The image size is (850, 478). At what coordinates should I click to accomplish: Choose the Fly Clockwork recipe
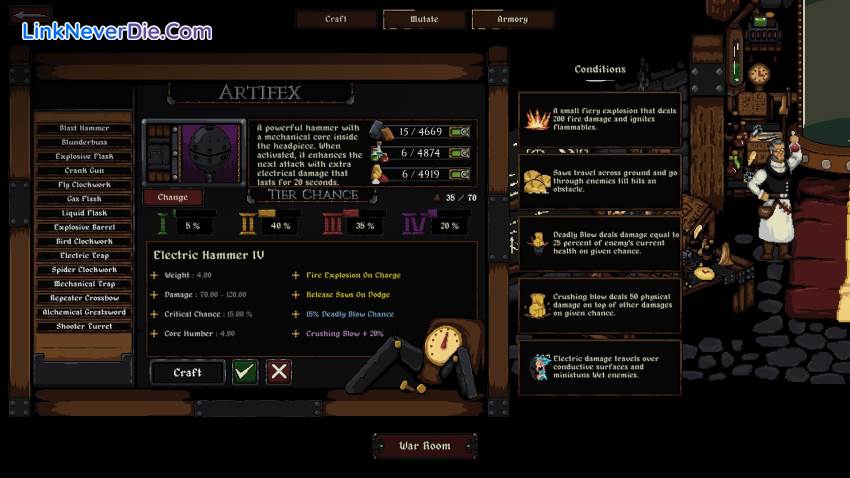(84, 185)
